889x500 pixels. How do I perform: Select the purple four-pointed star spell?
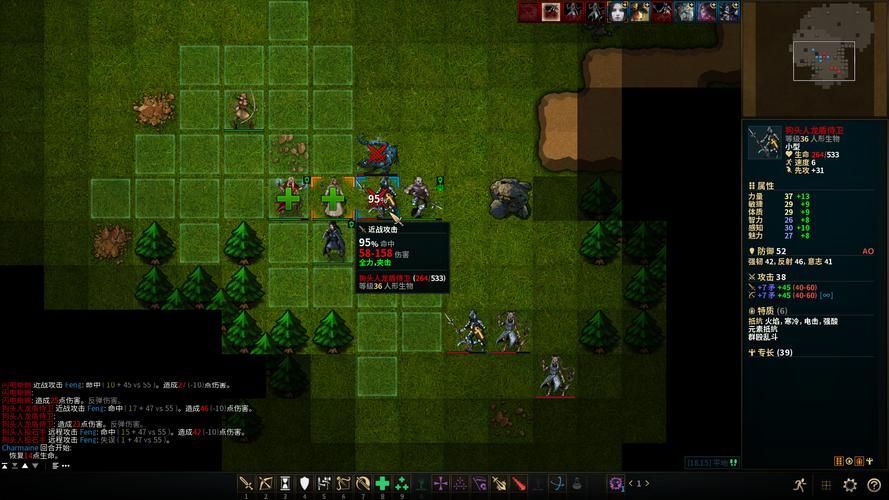click(440, 484)
